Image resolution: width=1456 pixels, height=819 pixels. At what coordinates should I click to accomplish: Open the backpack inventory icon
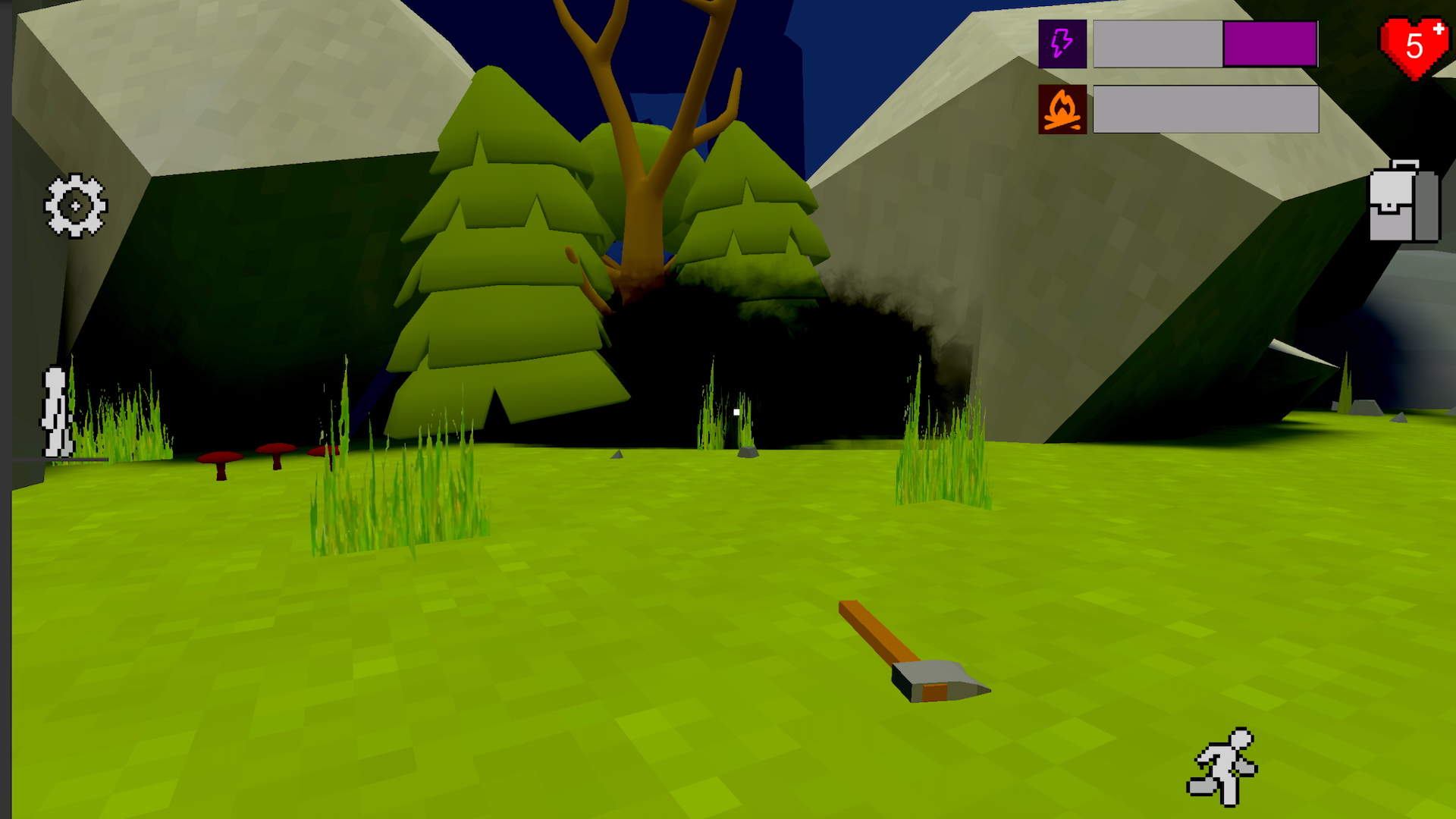click(1404, 205)
